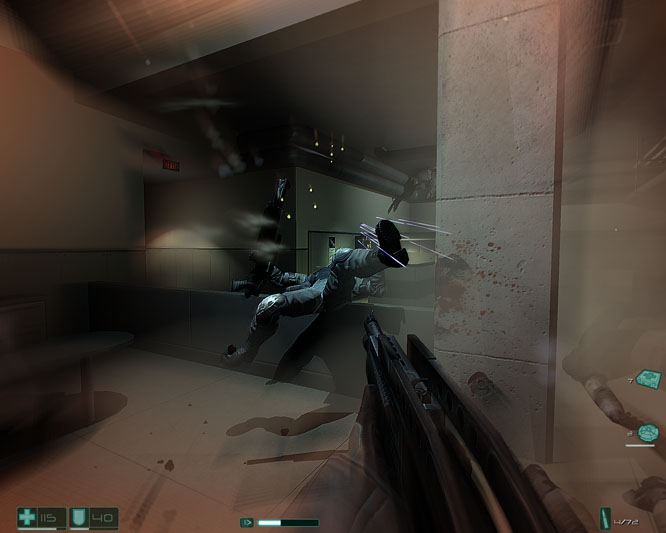Screen dimensions: 666x533
Task: Click the armor shield icon
Action: 80,517
